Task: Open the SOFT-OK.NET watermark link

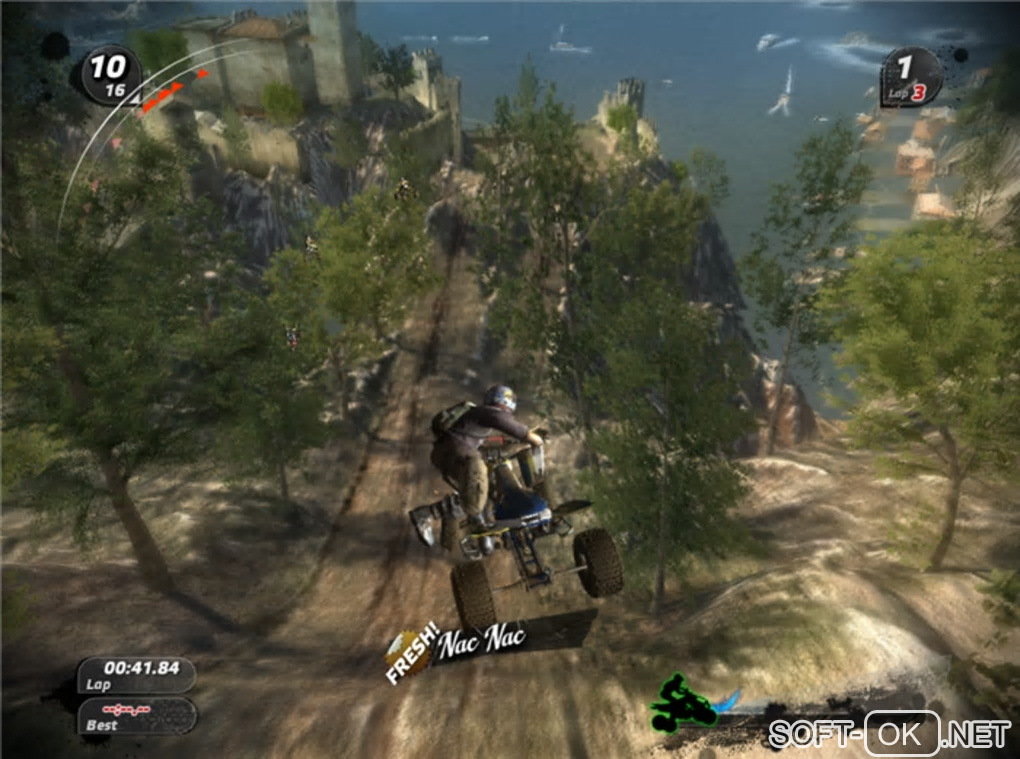Action: click(889, 735)
